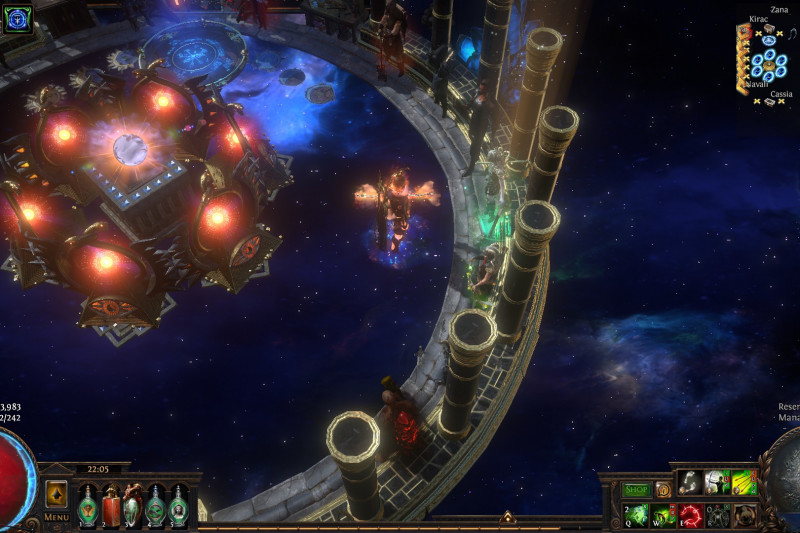The image size is (800, 533).
Task: Select the bronze skill slot after R
Action: point(743,516)
